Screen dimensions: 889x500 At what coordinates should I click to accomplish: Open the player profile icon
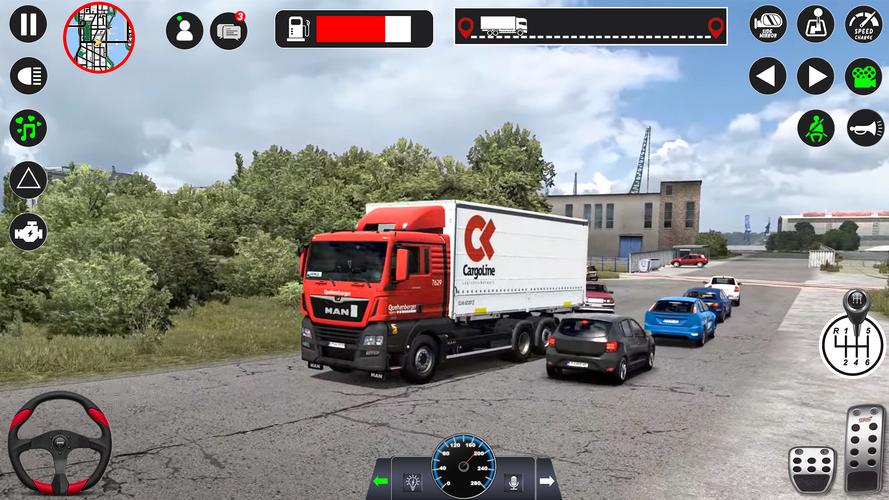184,30
